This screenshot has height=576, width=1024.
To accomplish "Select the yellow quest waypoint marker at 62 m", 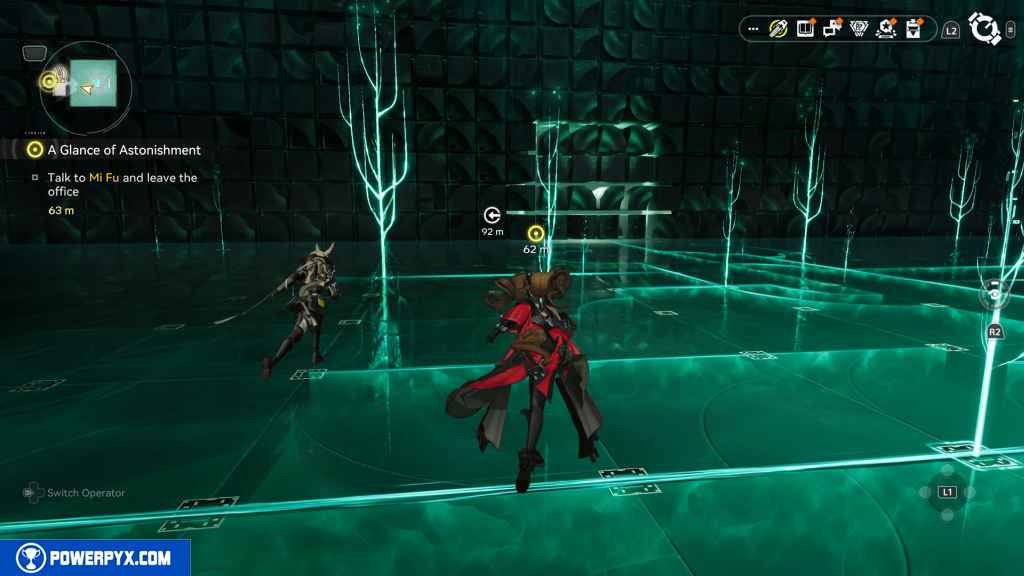I will point(536,233).
